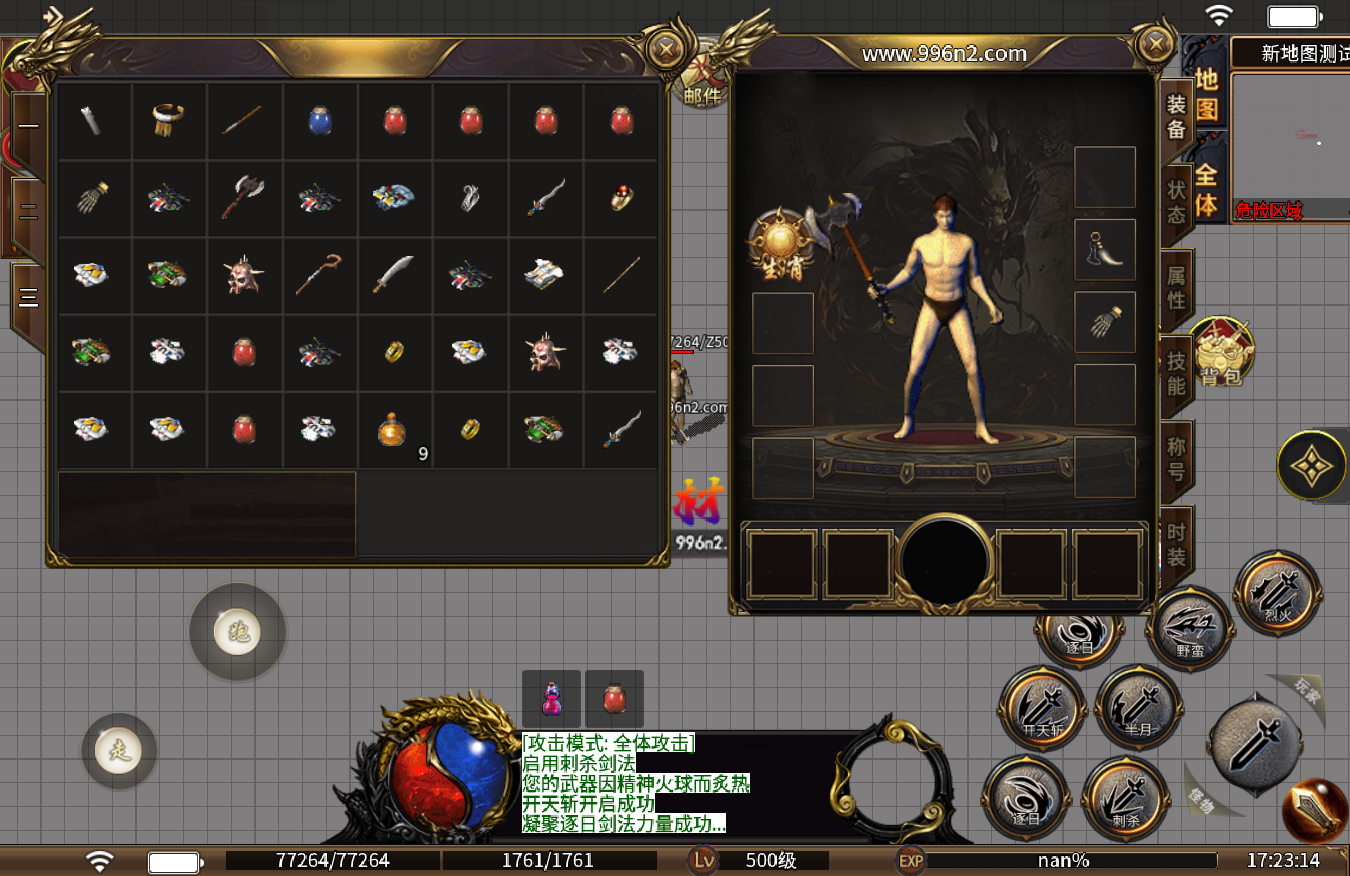Switch to the 时装 fashion tab

click(1177, 545)
